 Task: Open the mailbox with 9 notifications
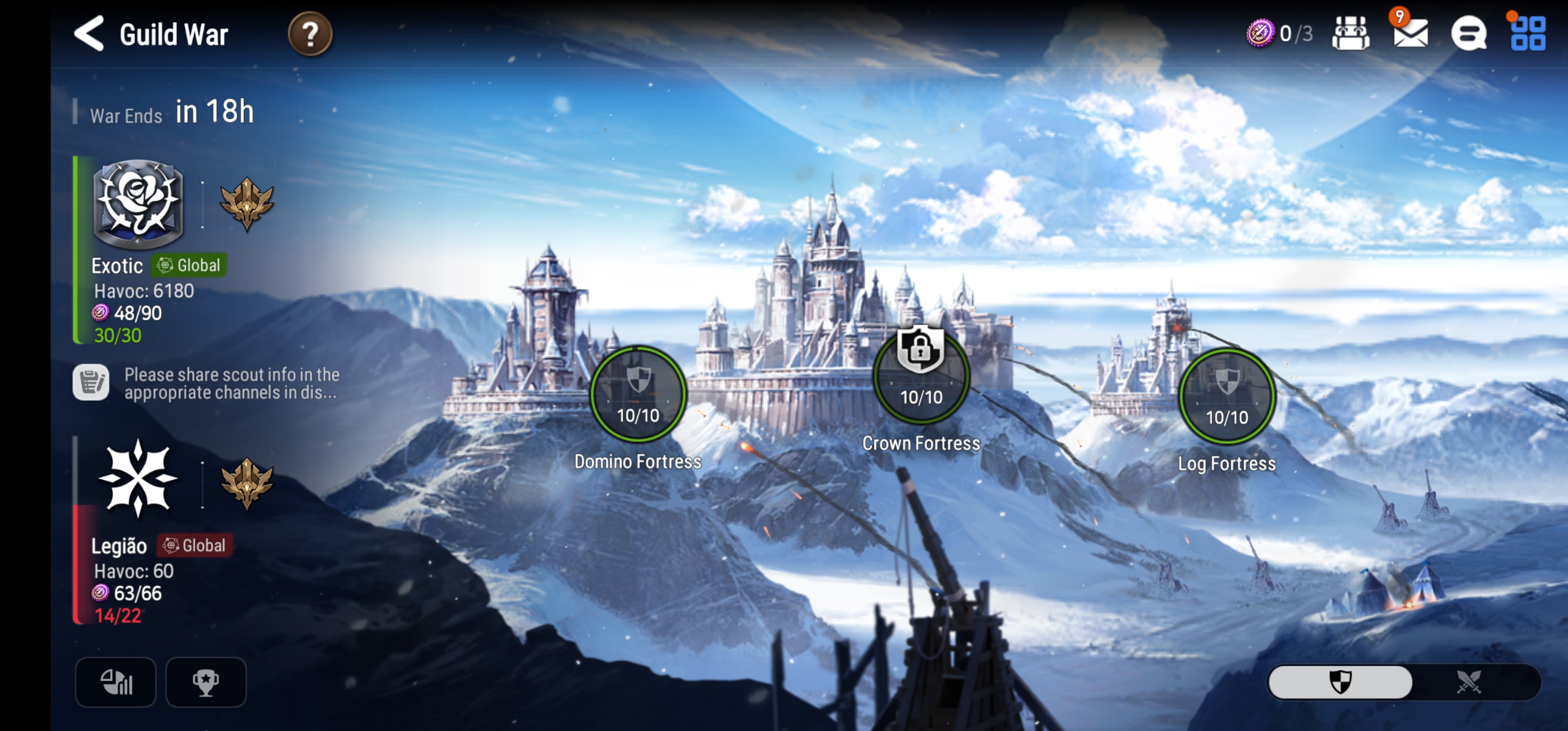(x=1411, y=34)
